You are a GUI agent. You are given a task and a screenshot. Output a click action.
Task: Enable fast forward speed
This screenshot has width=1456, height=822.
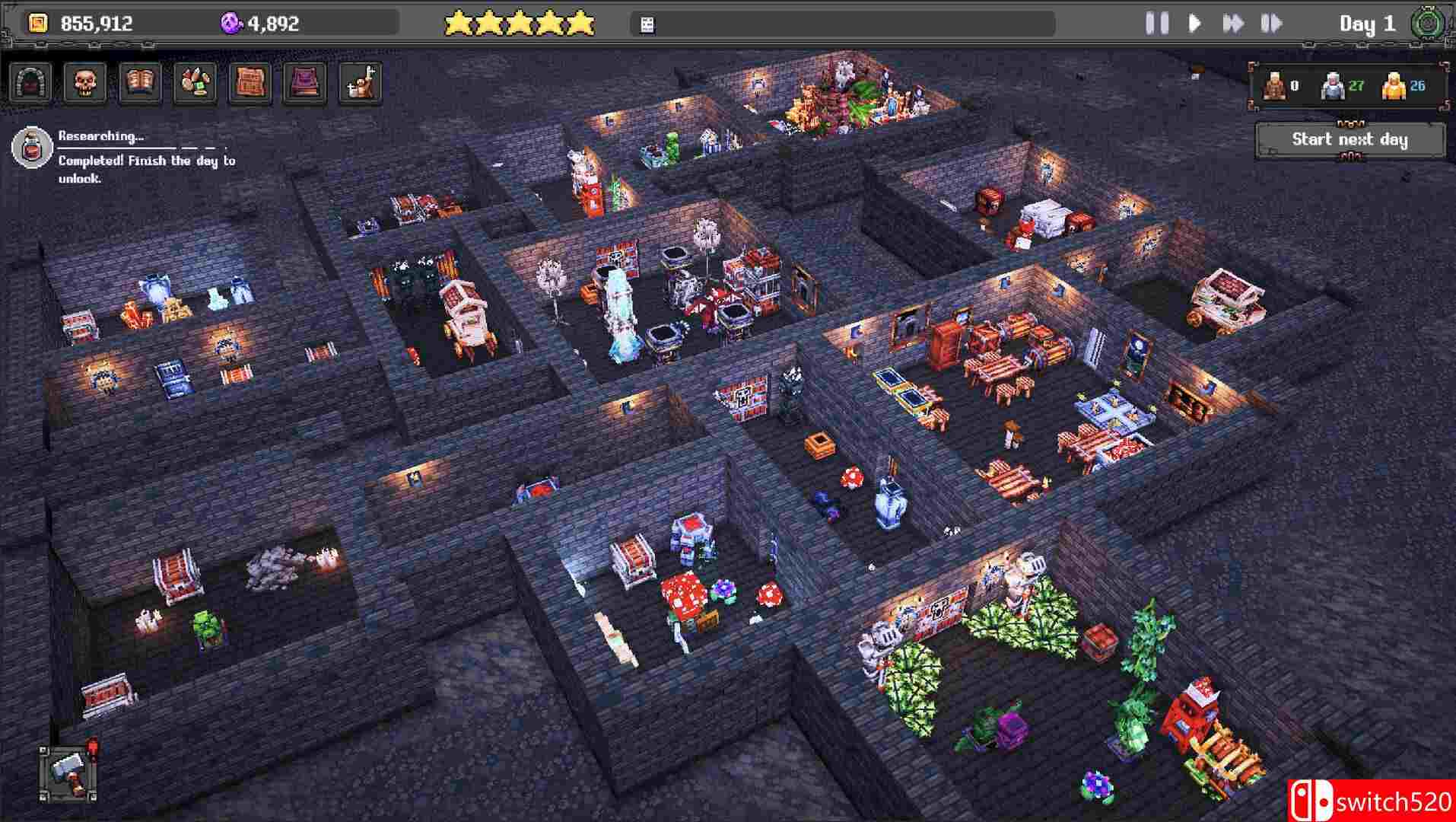pos(1235,23)
